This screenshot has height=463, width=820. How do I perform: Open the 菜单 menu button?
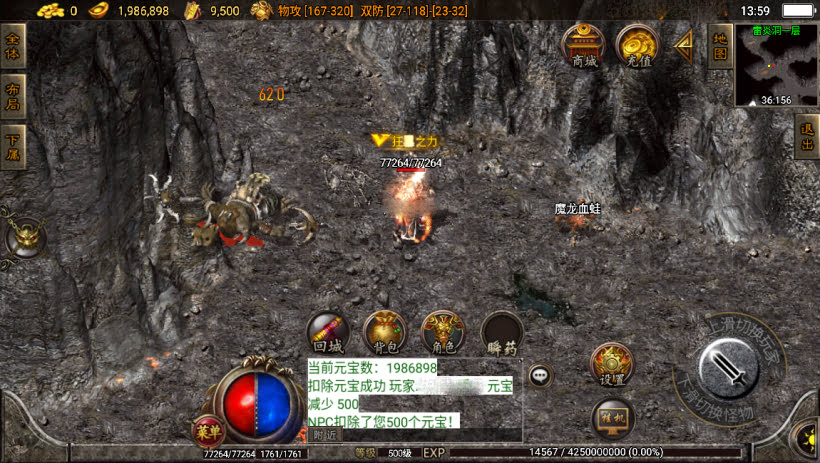207,431
